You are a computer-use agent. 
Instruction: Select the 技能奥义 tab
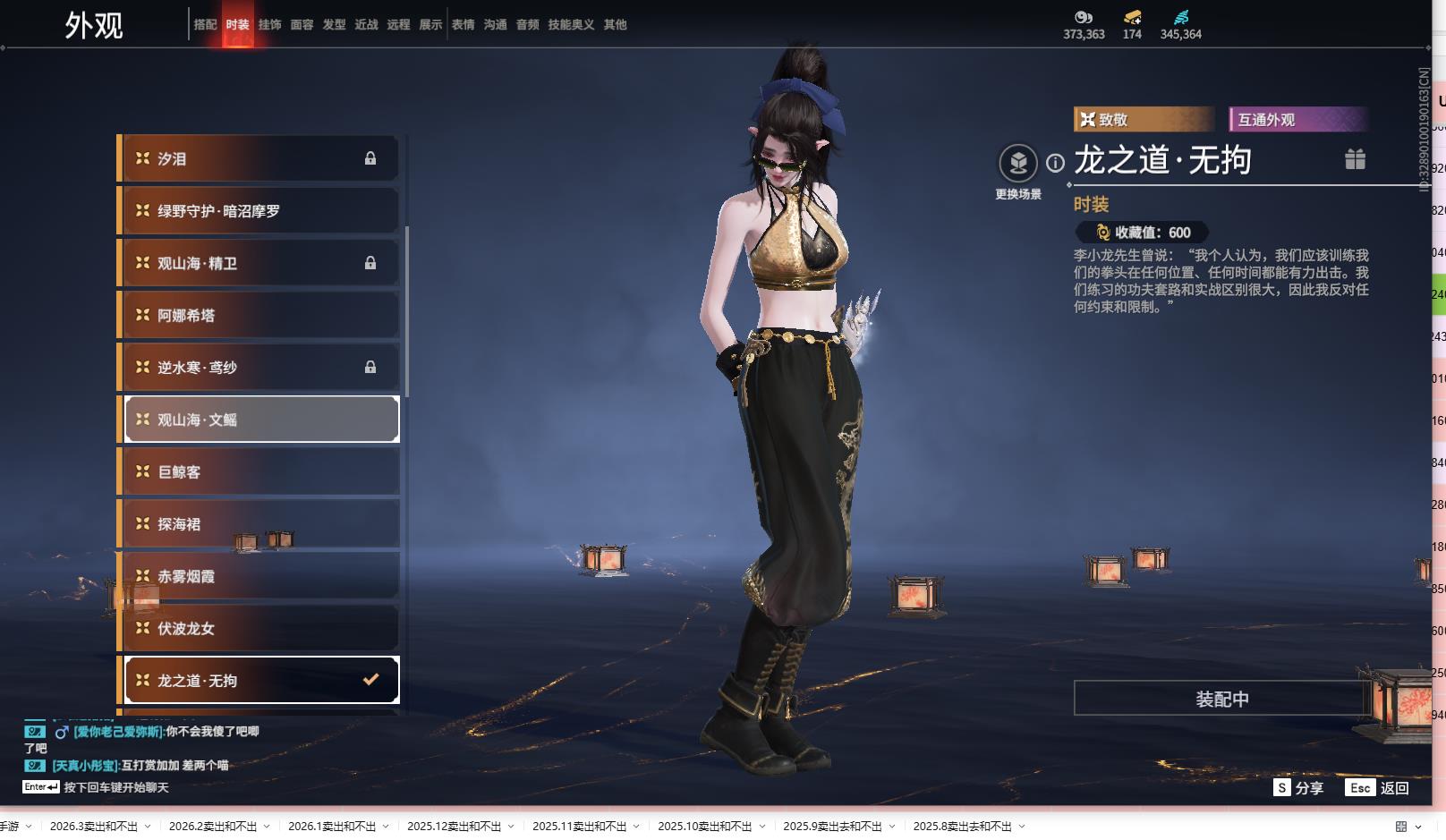(571, 25)
